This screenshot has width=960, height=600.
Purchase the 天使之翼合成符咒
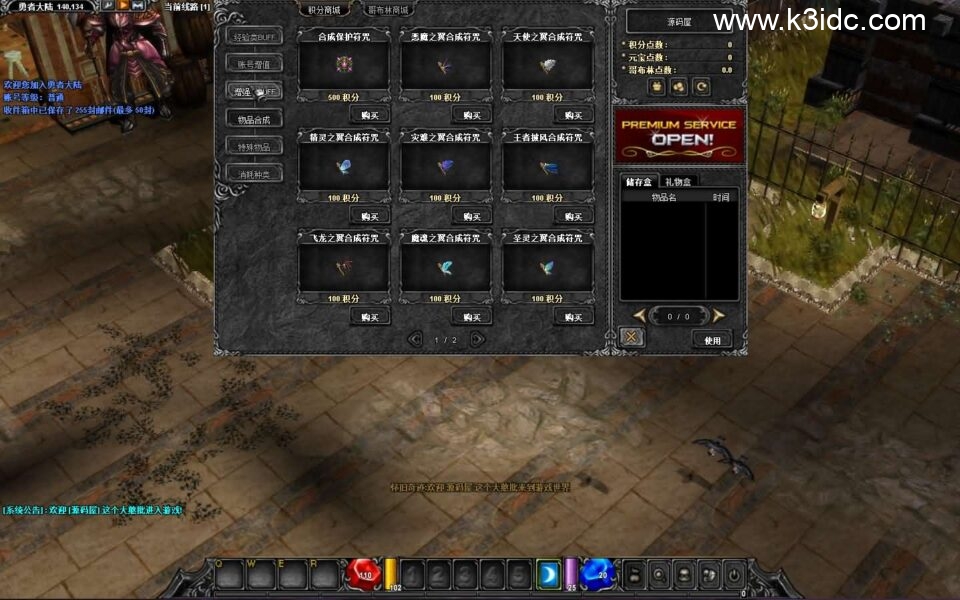point(573,114)
